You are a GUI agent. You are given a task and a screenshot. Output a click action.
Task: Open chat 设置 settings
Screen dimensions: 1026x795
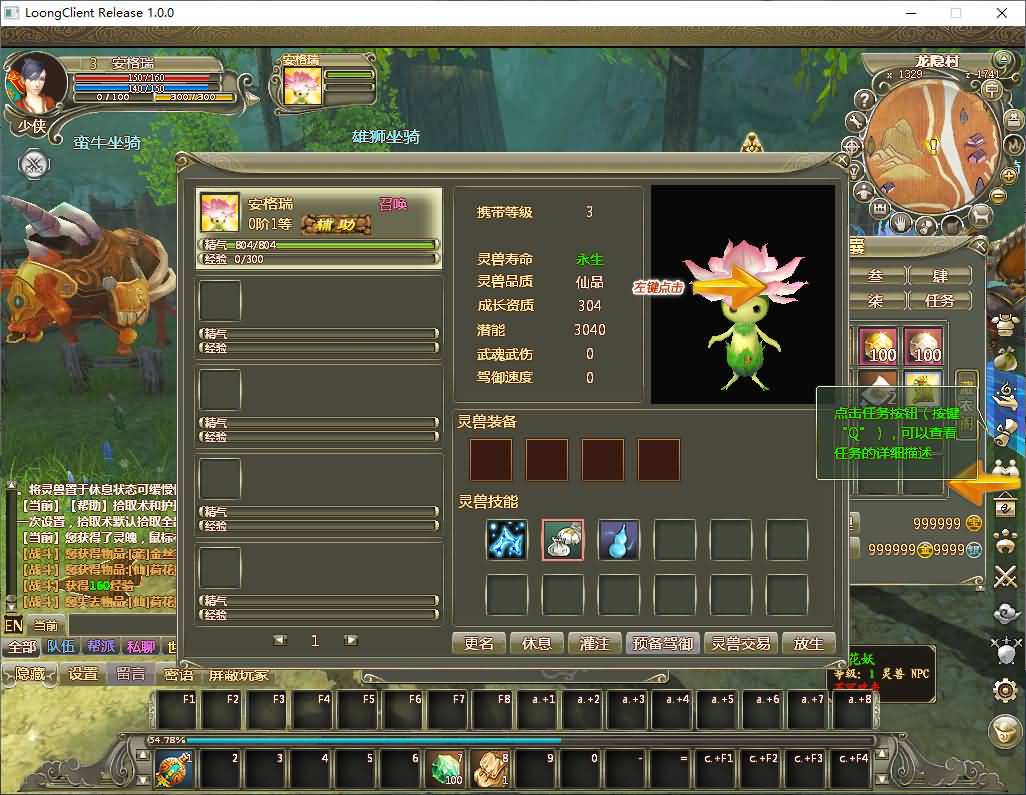83,674
